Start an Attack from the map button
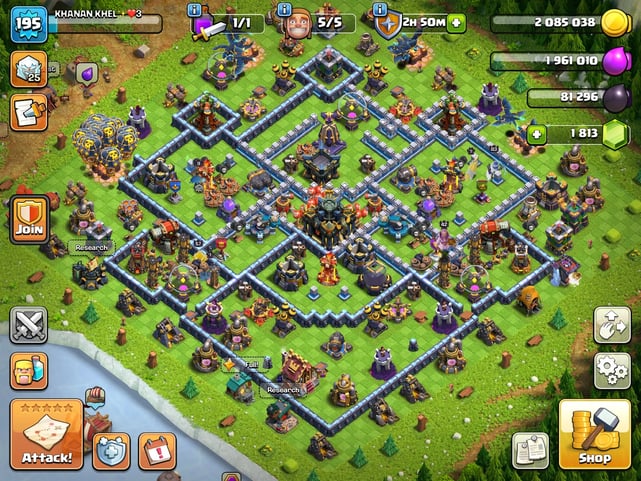 (x=46, y=435)
